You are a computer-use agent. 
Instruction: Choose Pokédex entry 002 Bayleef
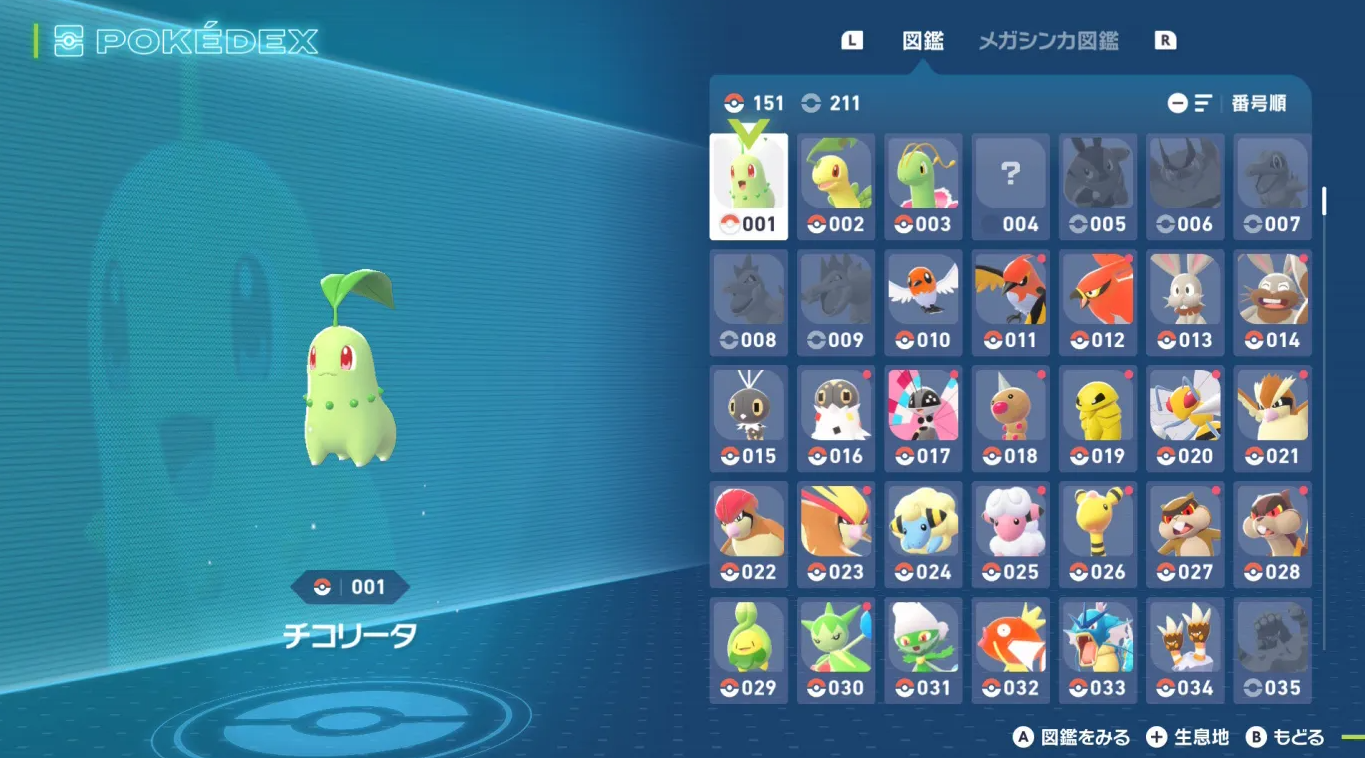pos(835,187)
